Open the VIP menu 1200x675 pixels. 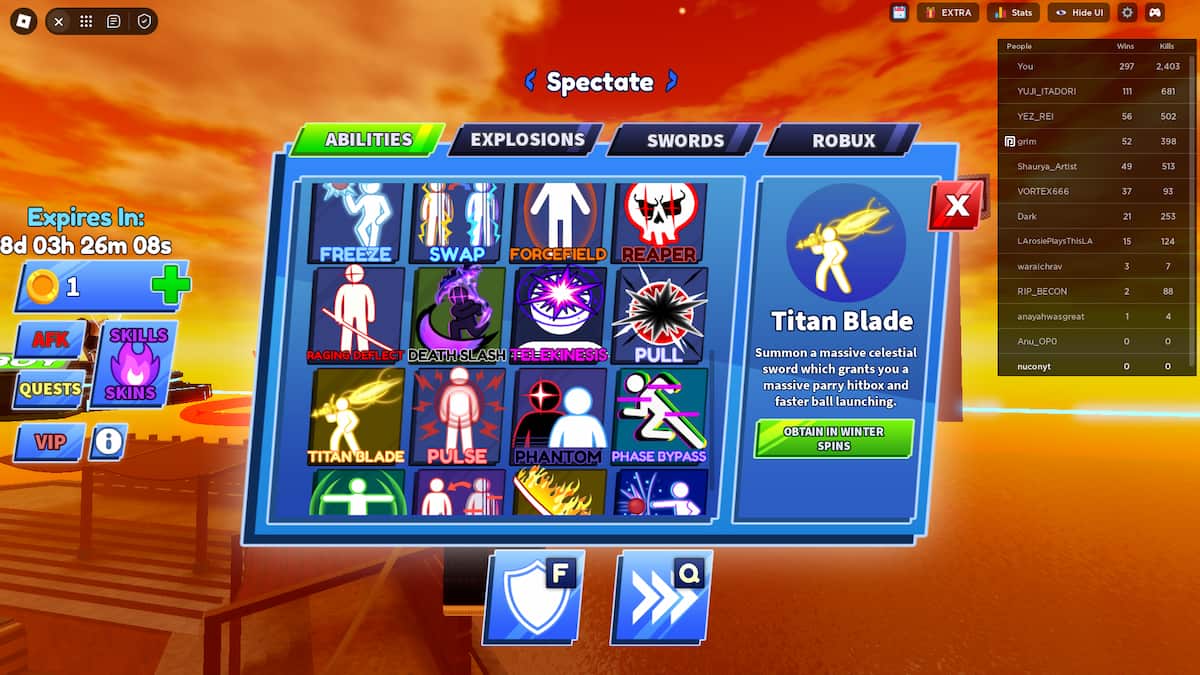click(x=49, y=441)
